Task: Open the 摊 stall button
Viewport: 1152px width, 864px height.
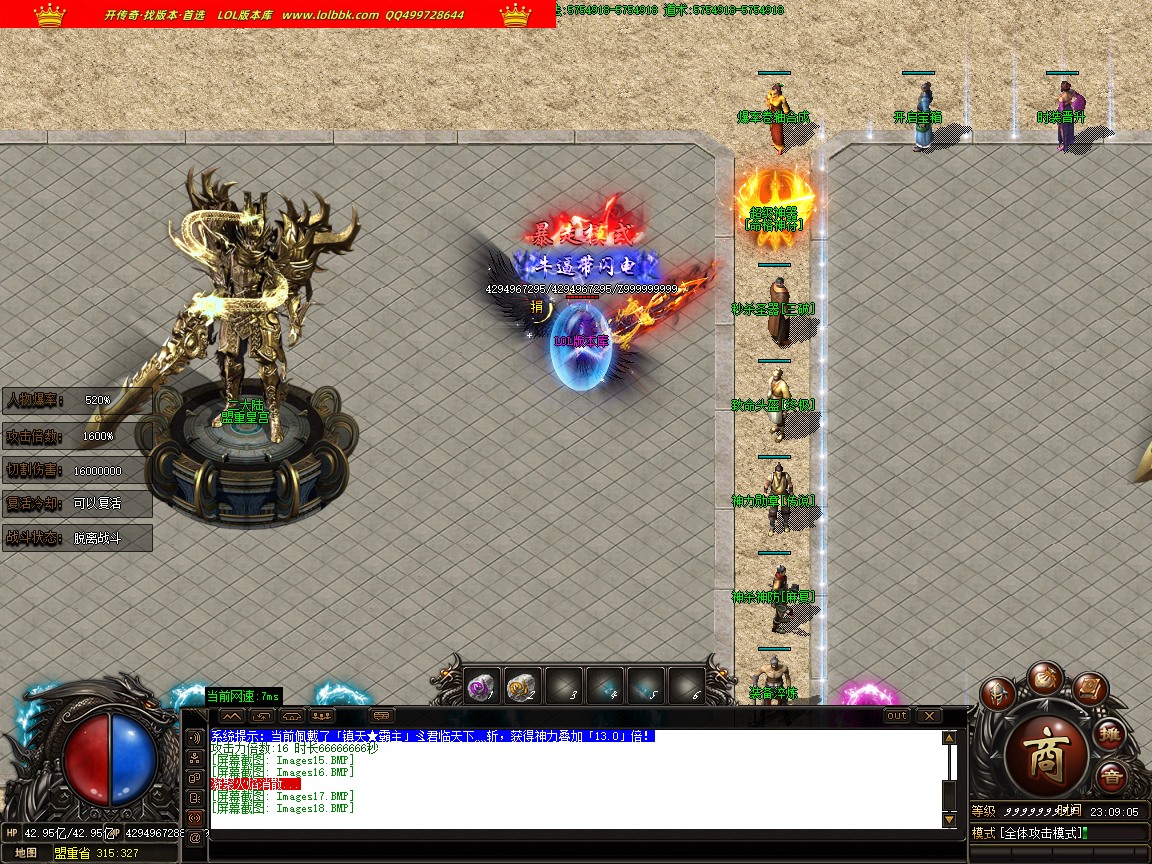Action: pyautogui.click(x=1110, y=735)
